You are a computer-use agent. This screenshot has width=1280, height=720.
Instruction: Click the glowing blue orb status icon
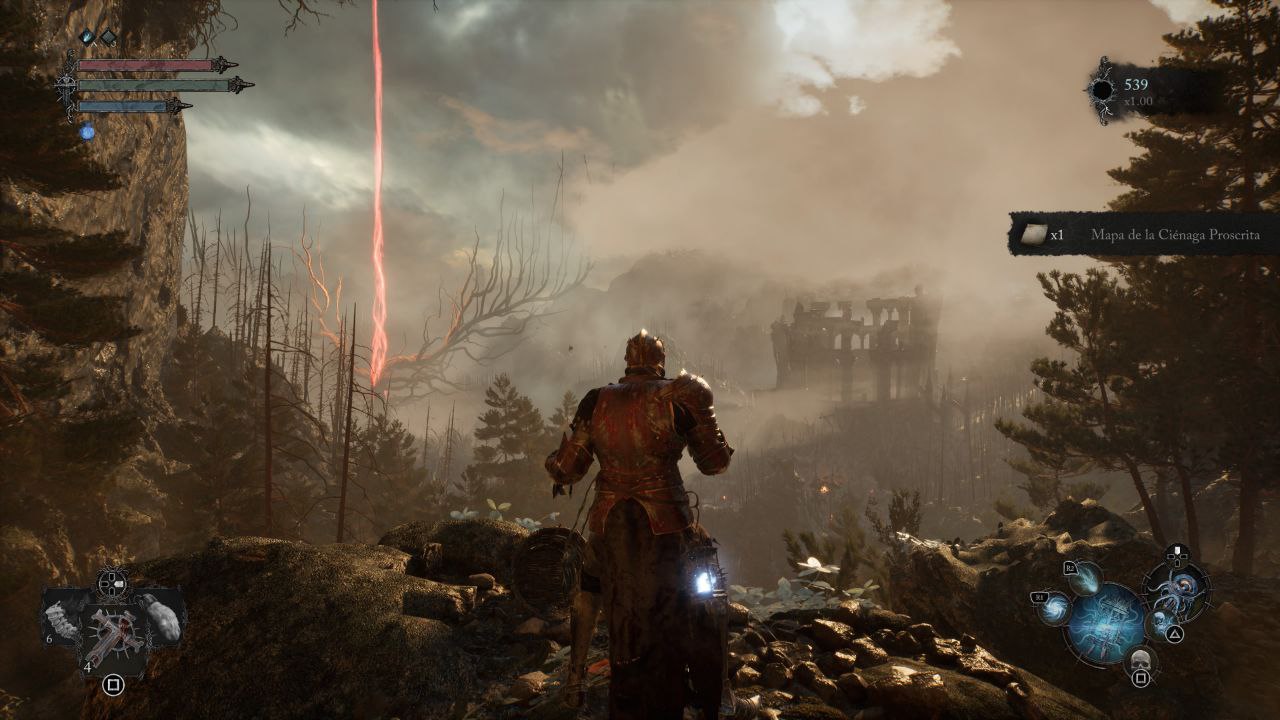[87, 131]
